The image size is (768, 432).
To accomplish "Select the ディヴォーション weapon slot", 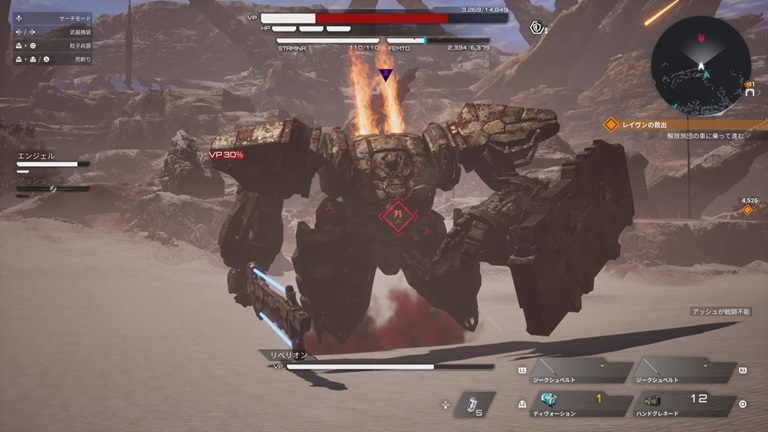I will (x=584, y=402).
